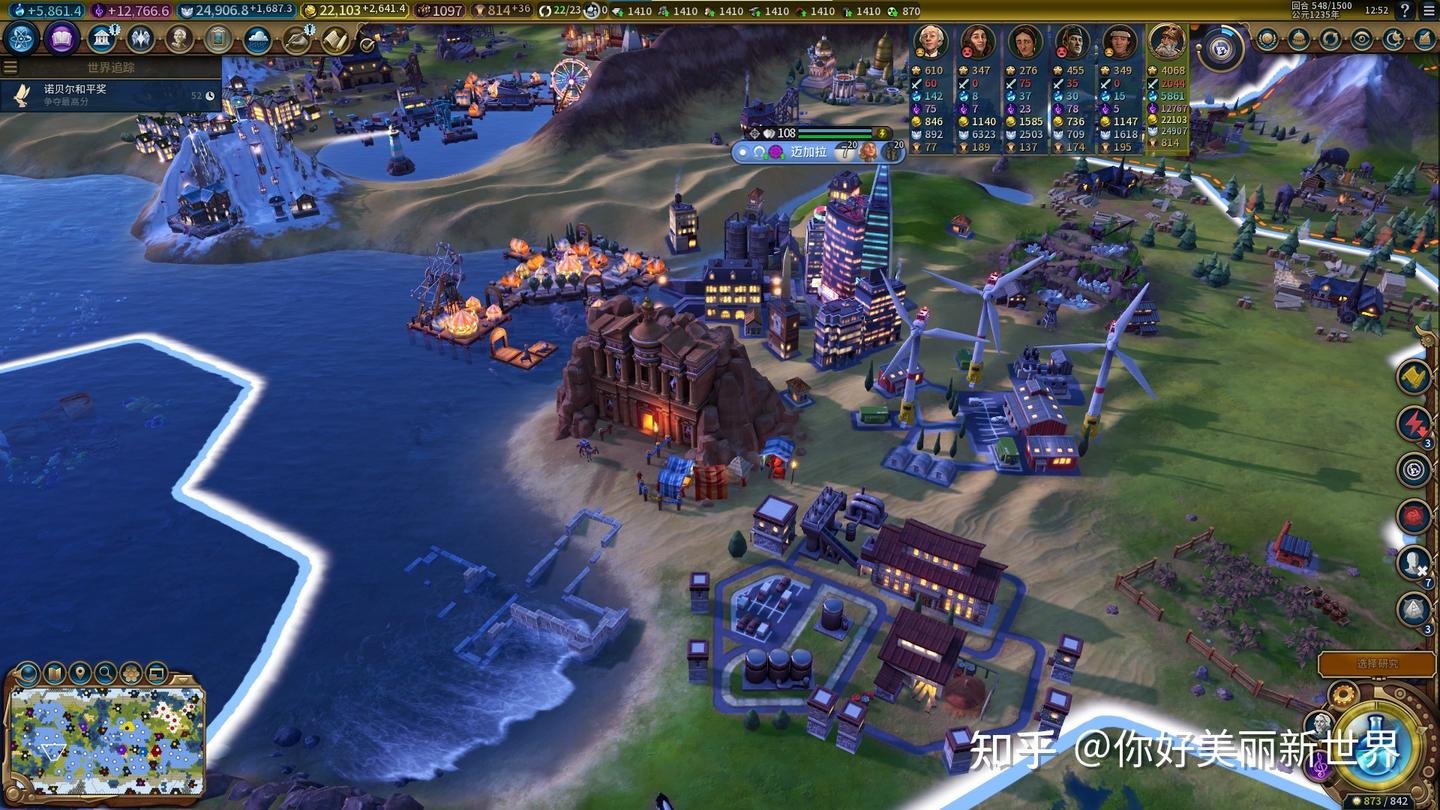Click the 选择研究 notification button

point(1377,664)
